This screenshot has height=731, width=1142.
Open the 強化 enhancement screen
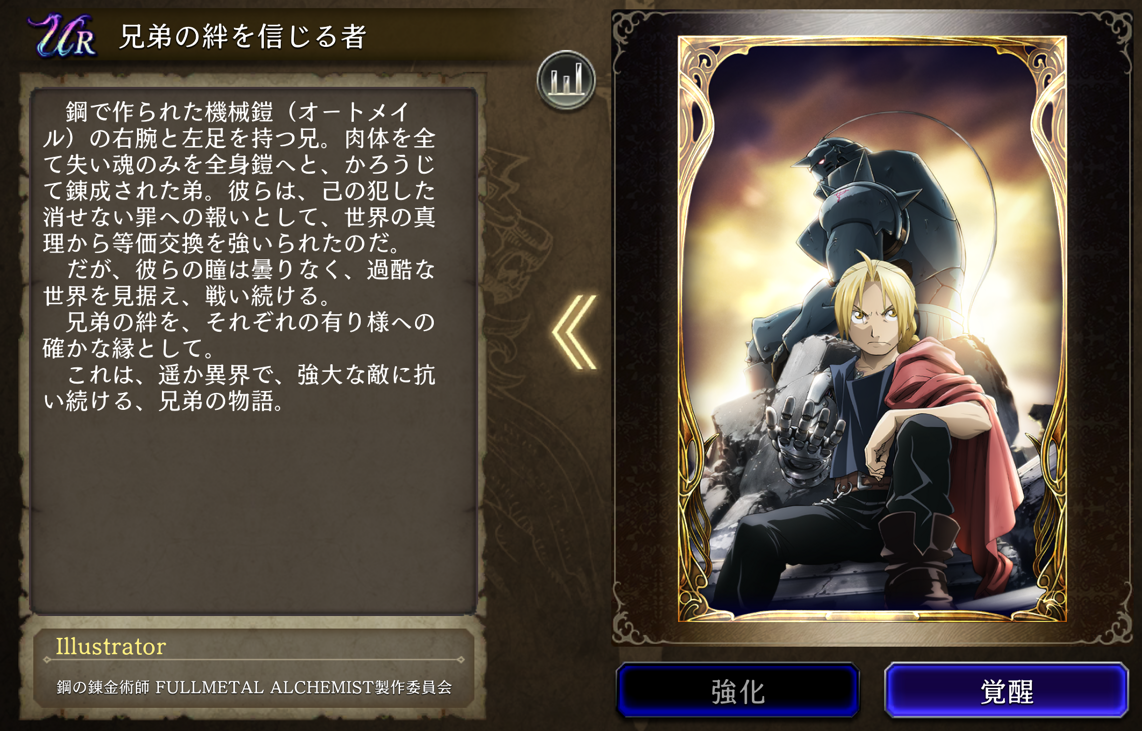pyautogui.click(x=738, y=690)
